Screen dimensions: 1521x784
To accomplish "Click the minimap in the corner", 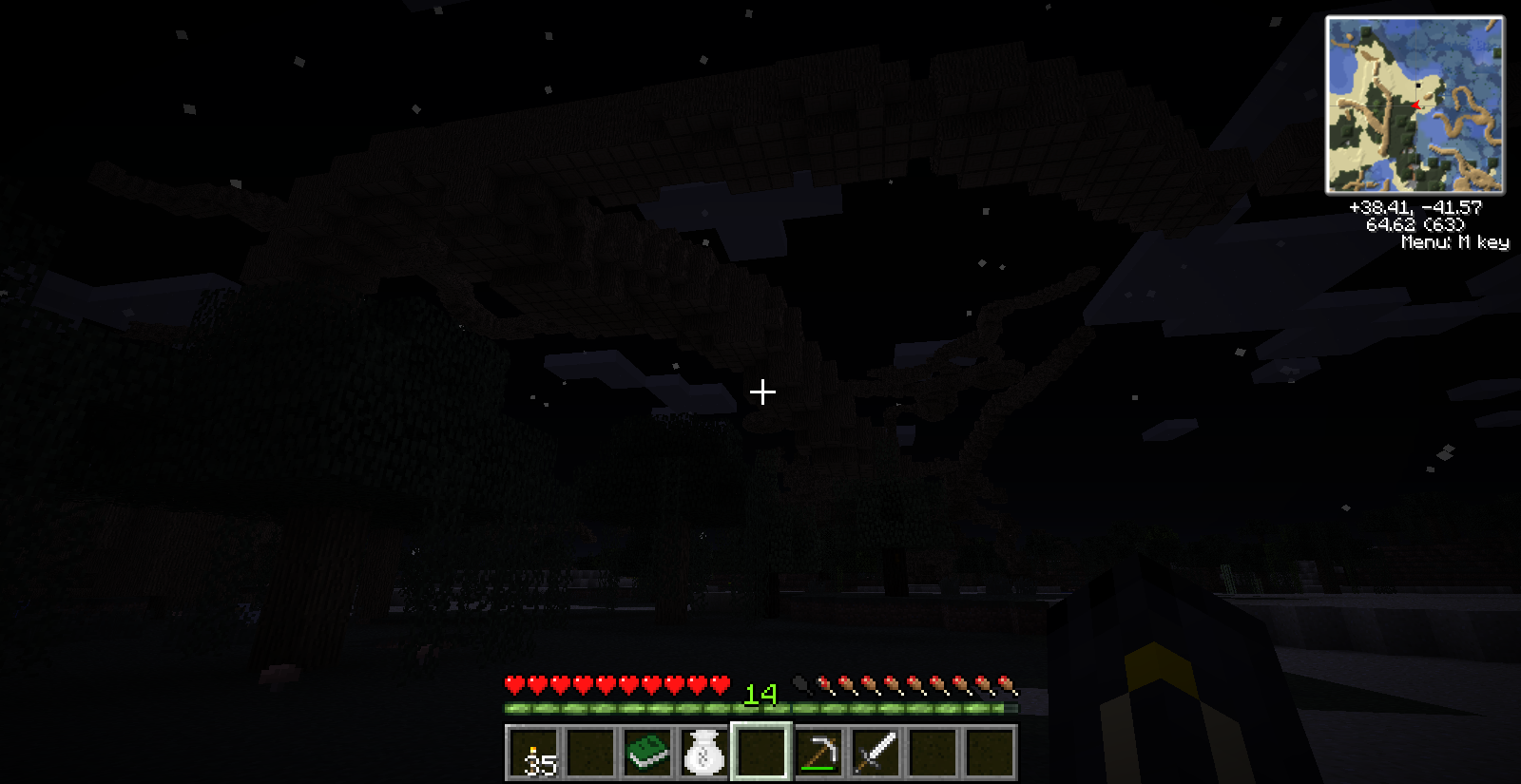I will [1415, 105].
